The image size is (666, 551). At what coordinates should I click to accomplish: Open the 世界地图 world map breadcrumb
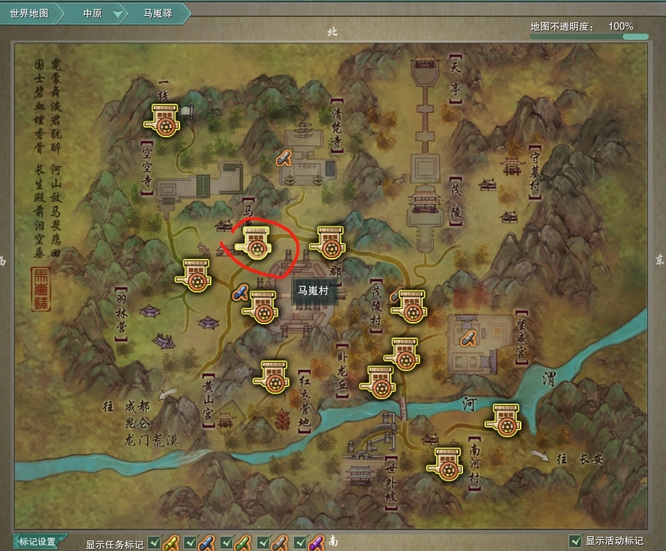pos(28,14)
